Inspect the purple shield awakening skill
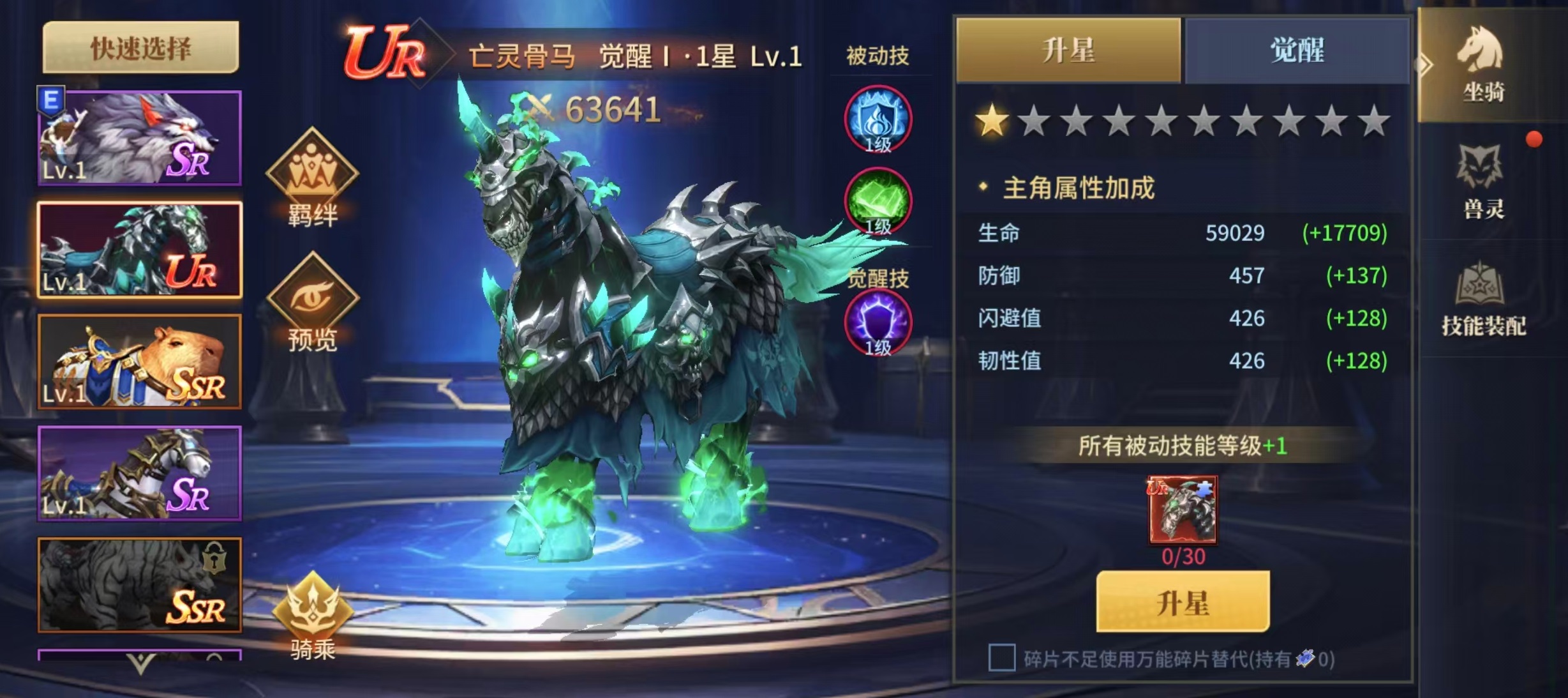Screen dimensions: 1568x698 [878, 322]
